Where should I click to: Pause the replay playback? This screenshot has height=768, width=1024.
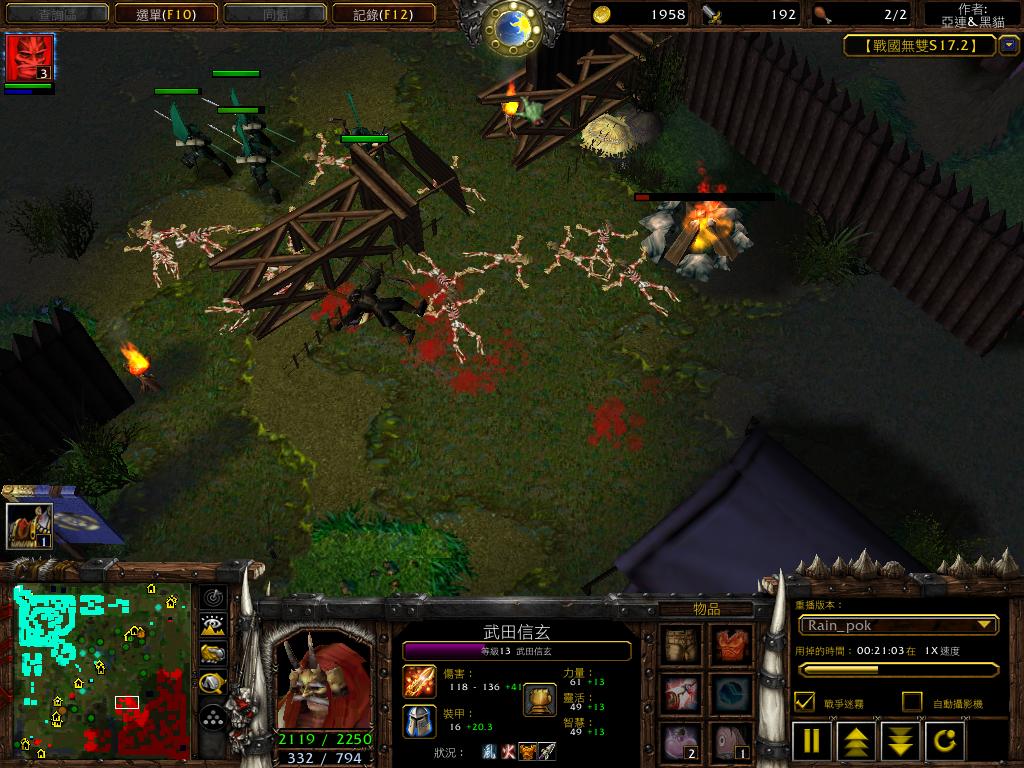coord(812,741)
